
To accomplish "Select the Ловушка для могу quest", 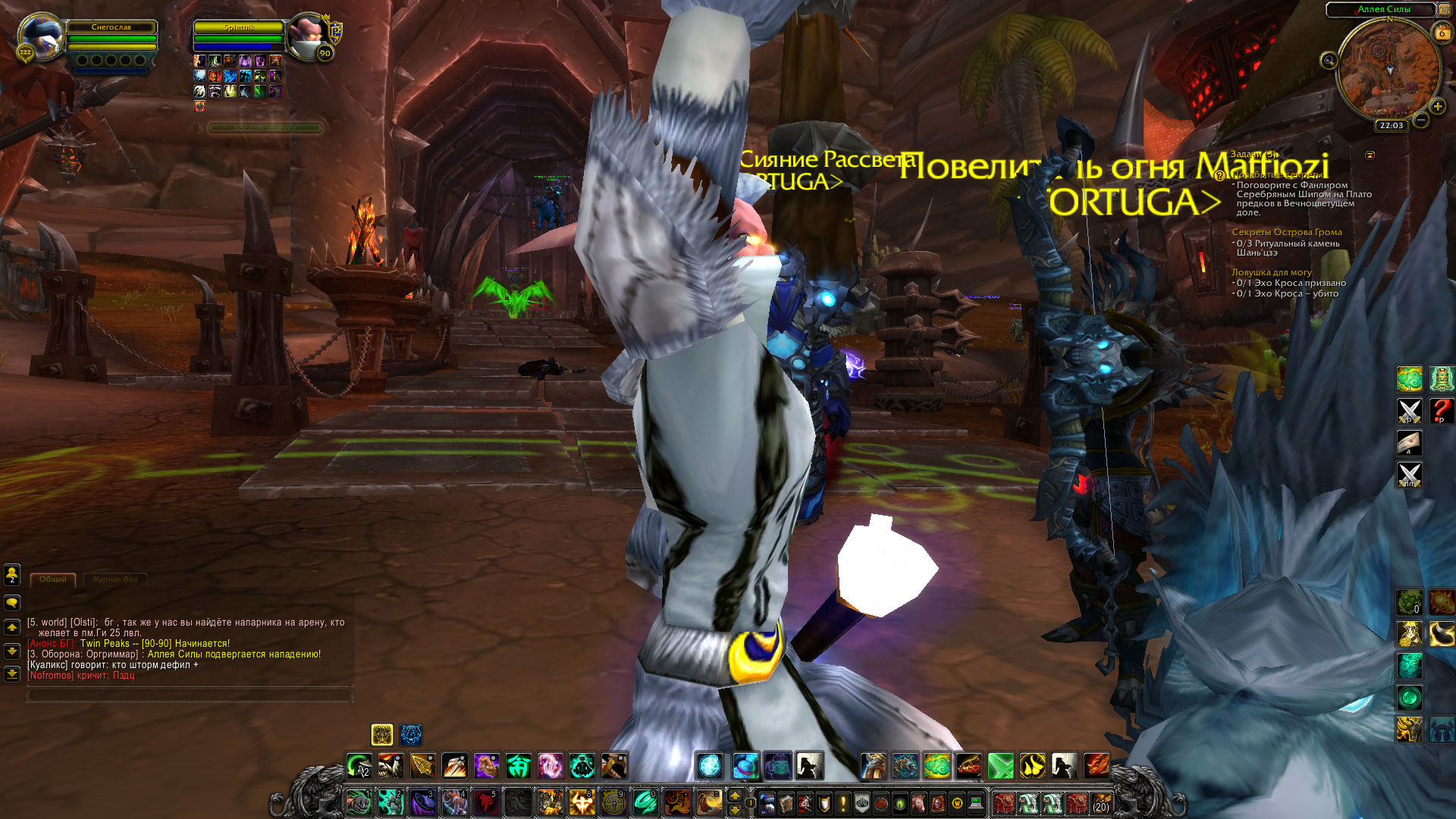I will tap(1271, 272).
